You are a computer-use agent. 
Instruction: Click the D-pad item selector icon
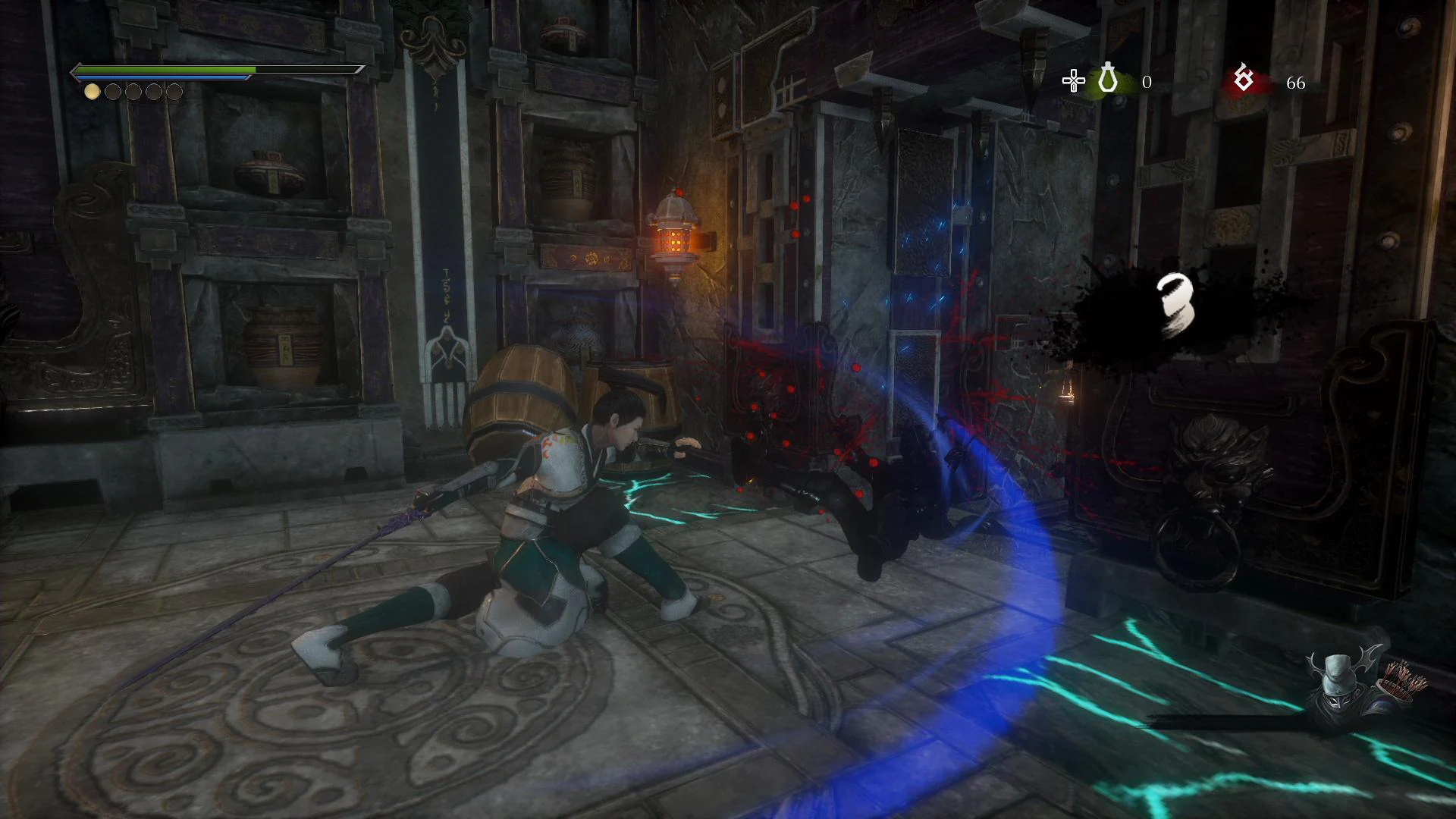click(x=1074, y=80)
